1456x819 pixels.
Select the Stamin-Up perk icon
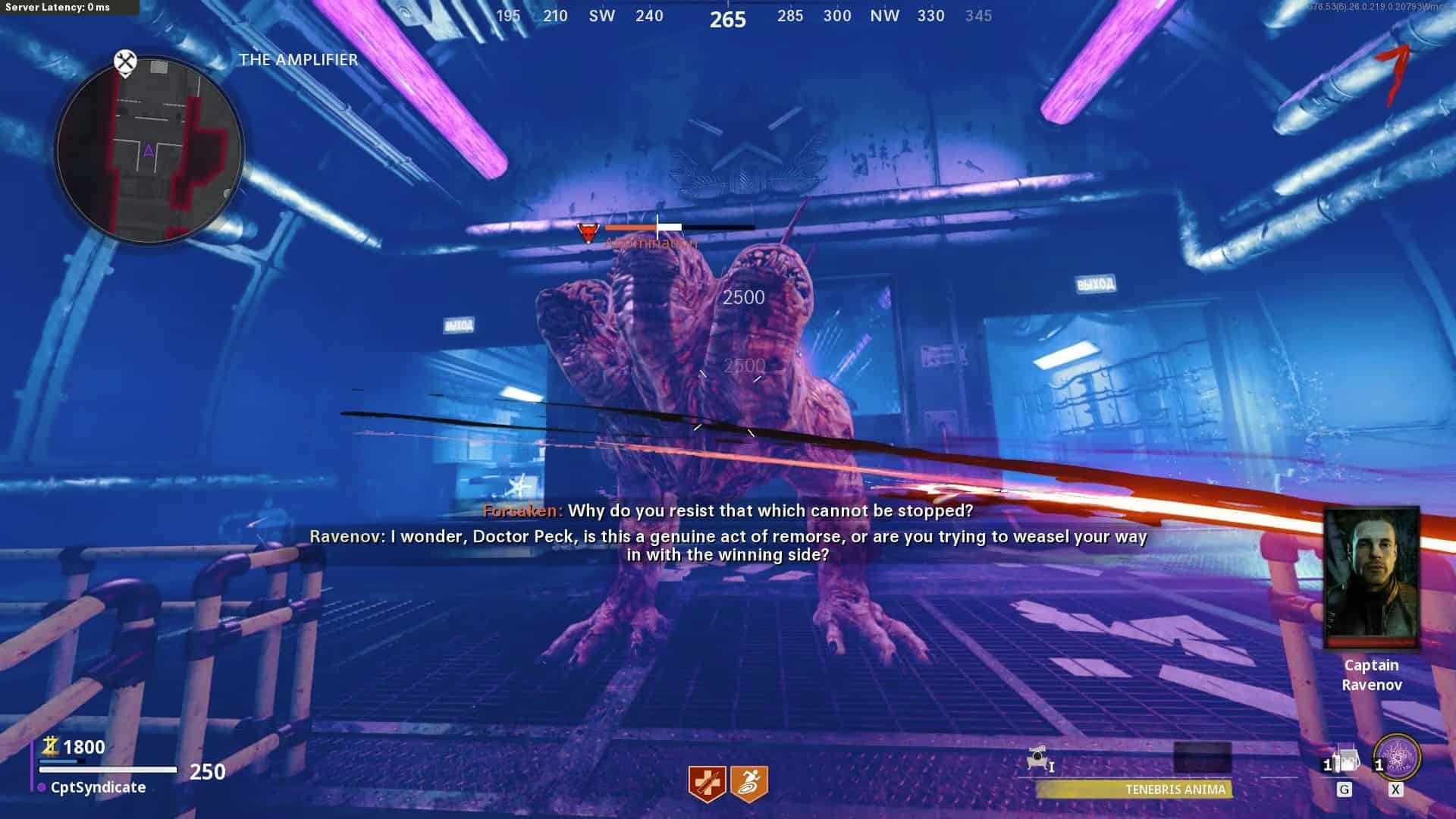pyautogui.click(x=749, y=783)
